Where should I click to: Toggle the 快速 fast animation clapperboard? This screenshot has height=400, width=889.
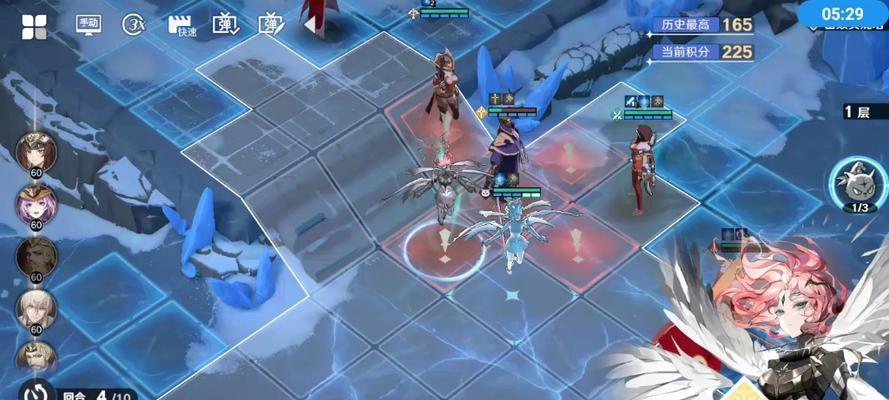coord(181,25)
